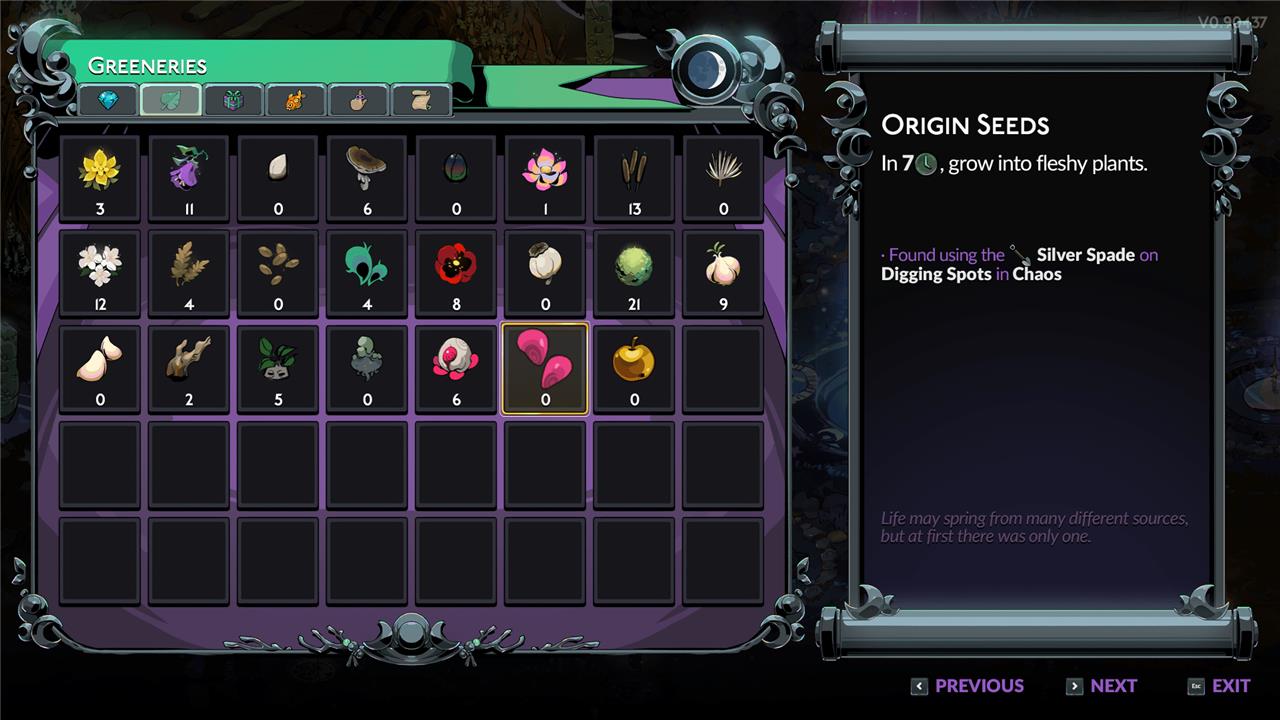1280x720 pixels.
Task: Choose the purple nightshade slot
Action: (189, 177)
